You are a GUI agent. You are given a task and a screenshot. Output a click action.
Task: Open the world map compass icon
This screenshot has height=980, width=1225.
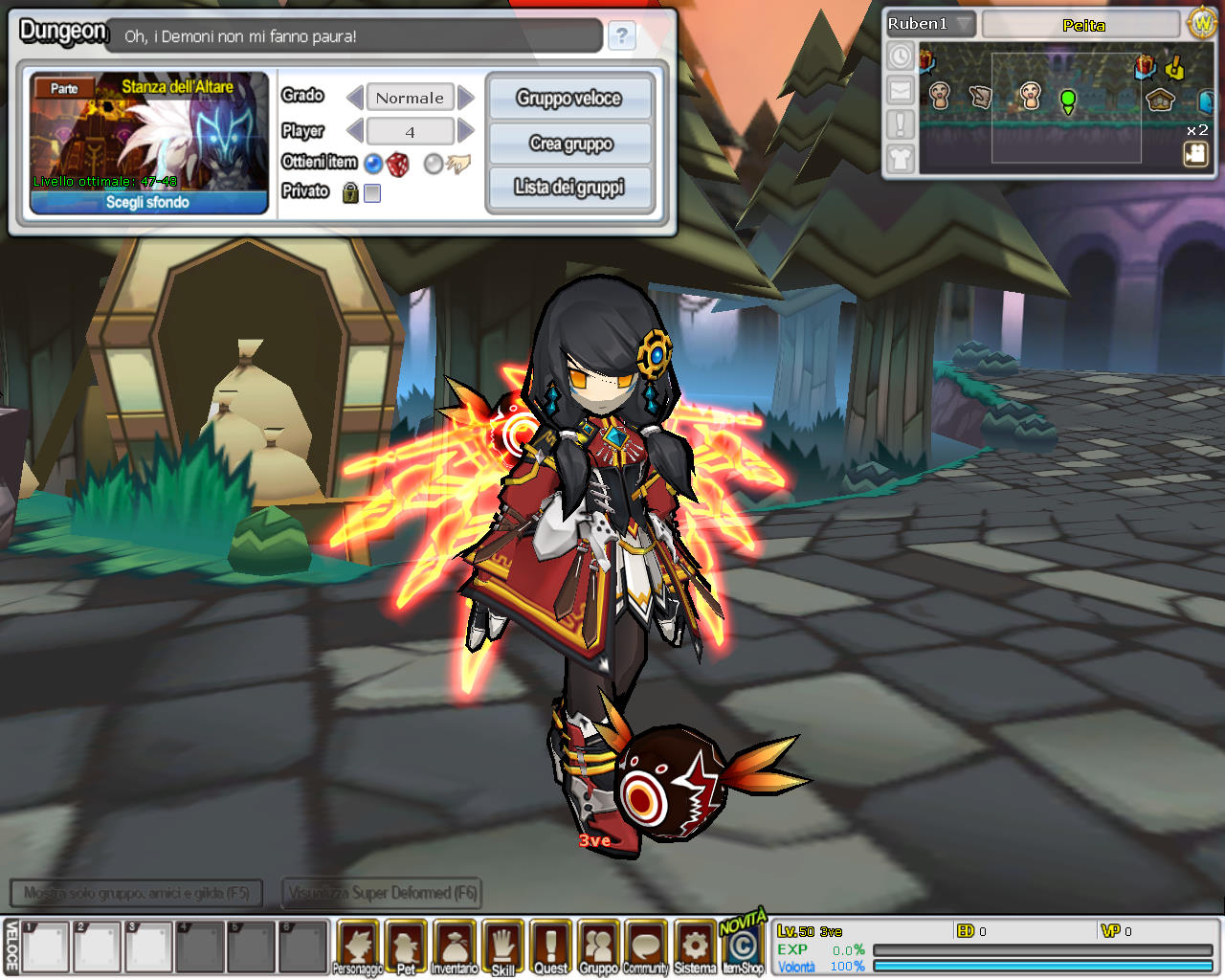(1201, 23)
